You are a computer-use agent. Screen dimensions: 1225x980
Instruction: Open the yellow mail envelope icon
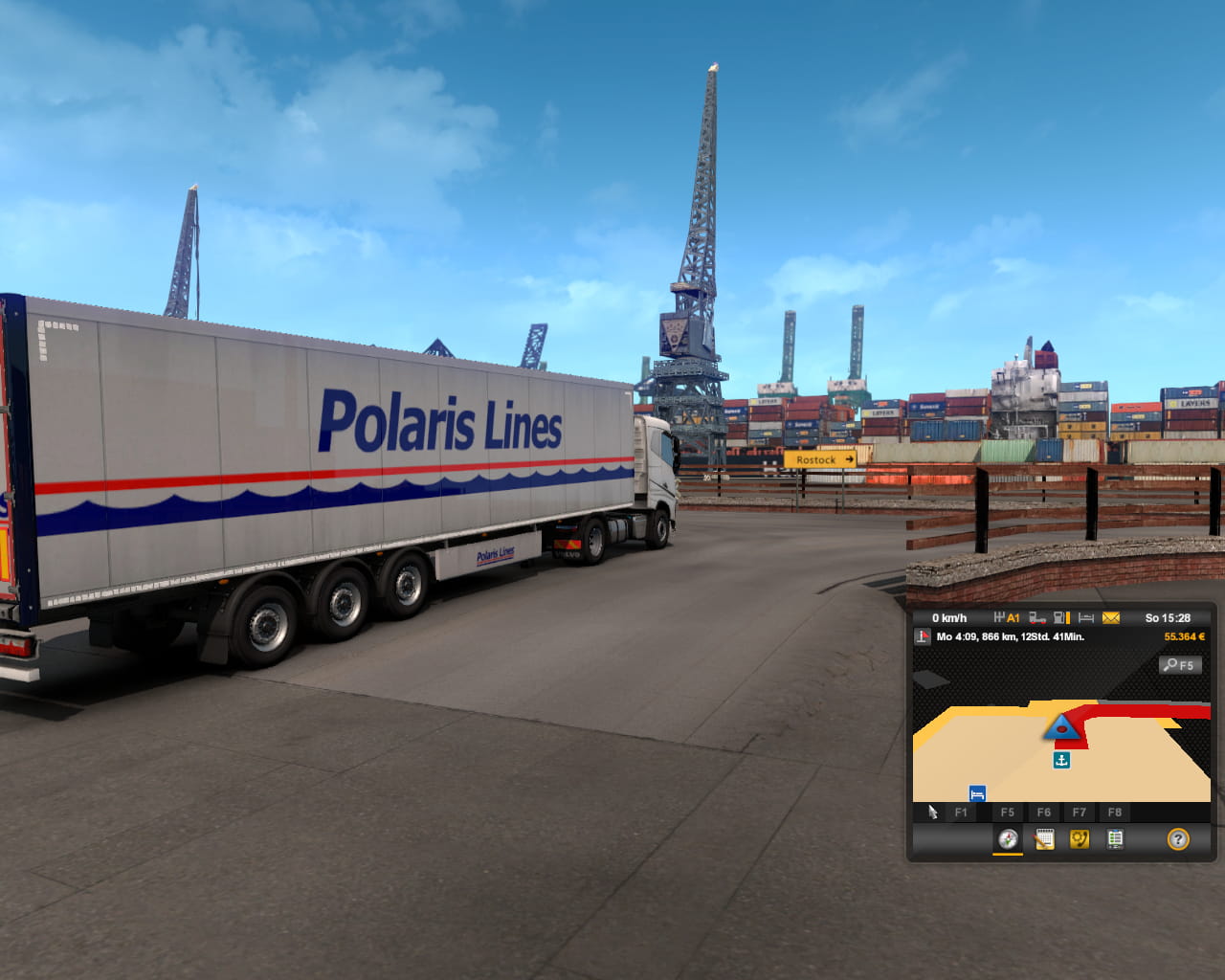tap(1111, 618)
